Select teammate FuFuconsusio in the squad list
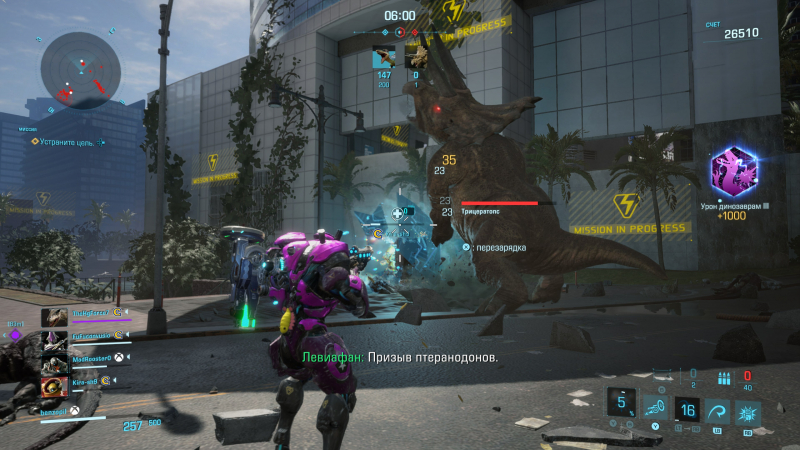Screen dimensions: 800x450 coord(85,339)
